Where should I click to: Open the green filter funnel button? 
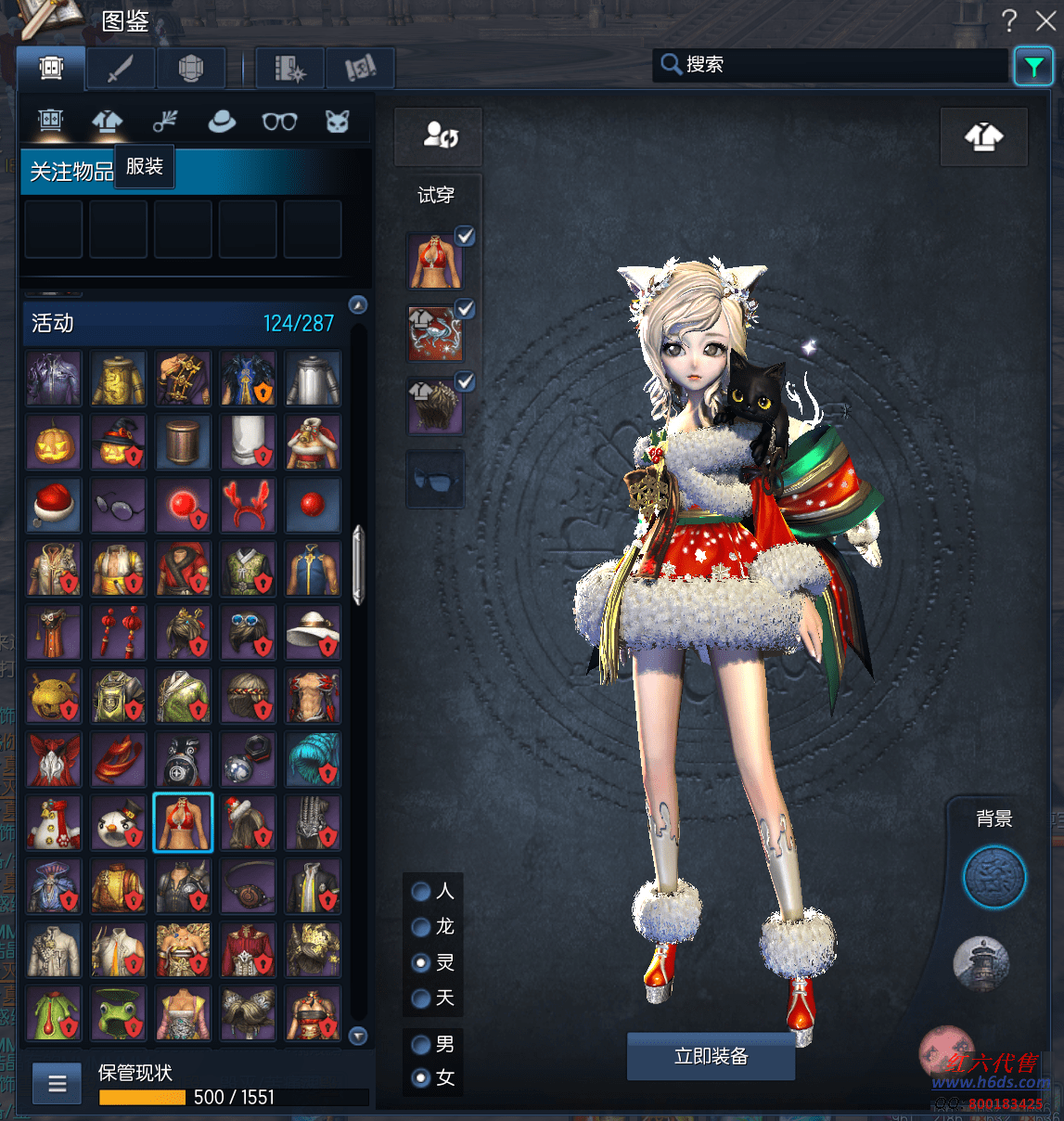coord(1032,66)
